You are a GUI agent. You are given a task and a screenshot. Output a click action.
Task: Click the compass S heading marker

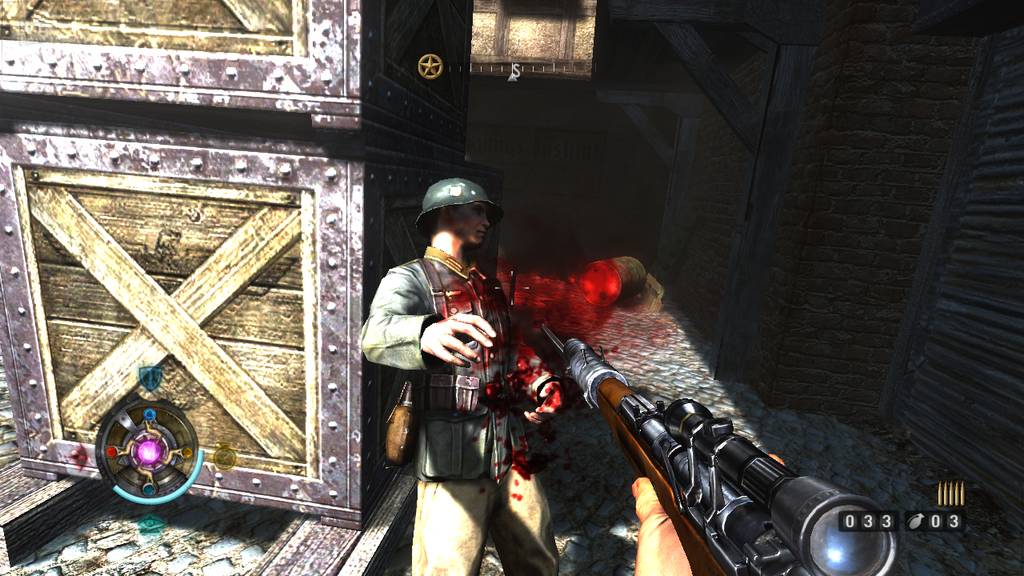point(514,71)
